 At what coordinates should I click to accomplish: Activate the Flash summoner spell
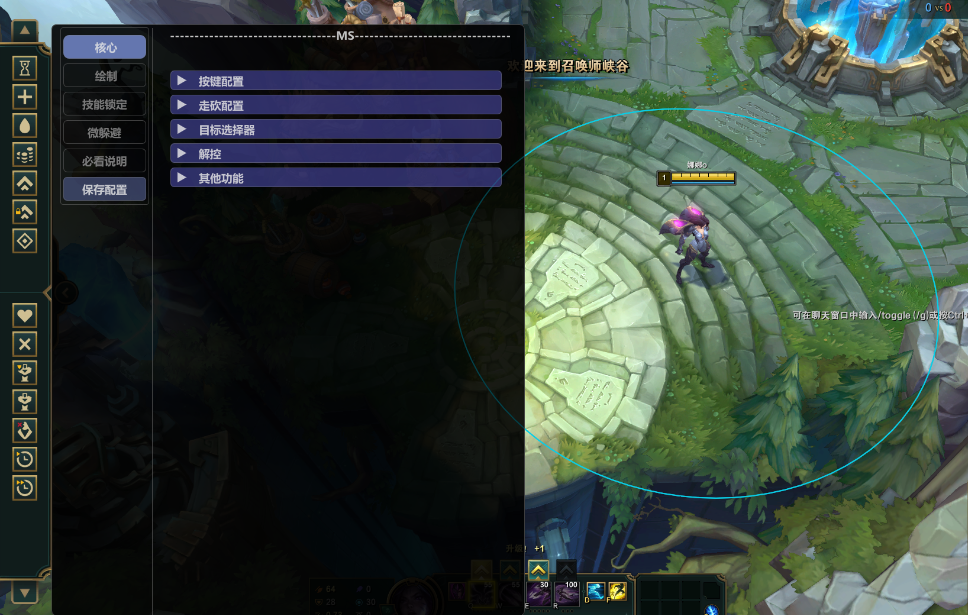[619, 592]
